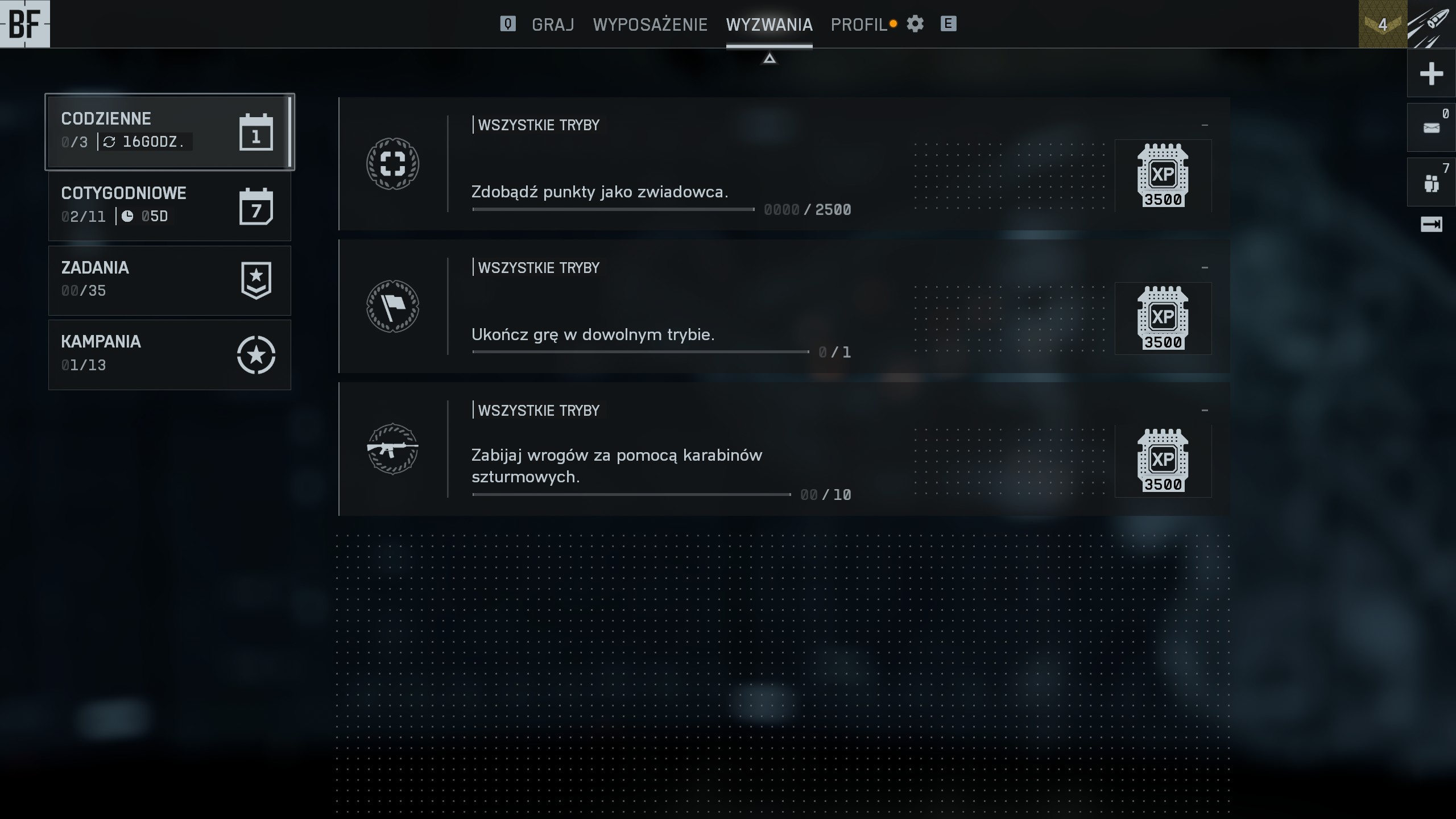This screenshot has height=819, width=1456.
Task: Select the WYZWANIA tab
Action: coord(769,24)
